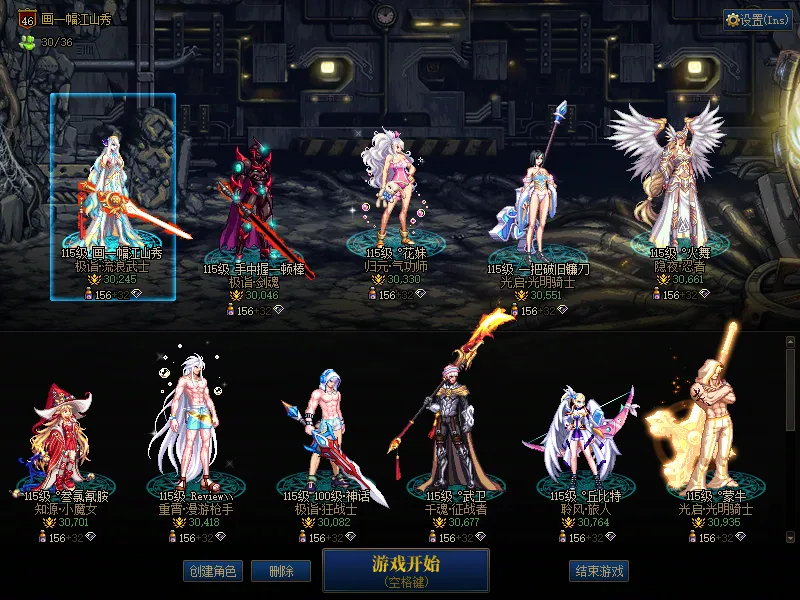The height and width of the screenshot is (600, 800).
Task: Click the 结束游戏 end game button
Action: tap(599, 571)
